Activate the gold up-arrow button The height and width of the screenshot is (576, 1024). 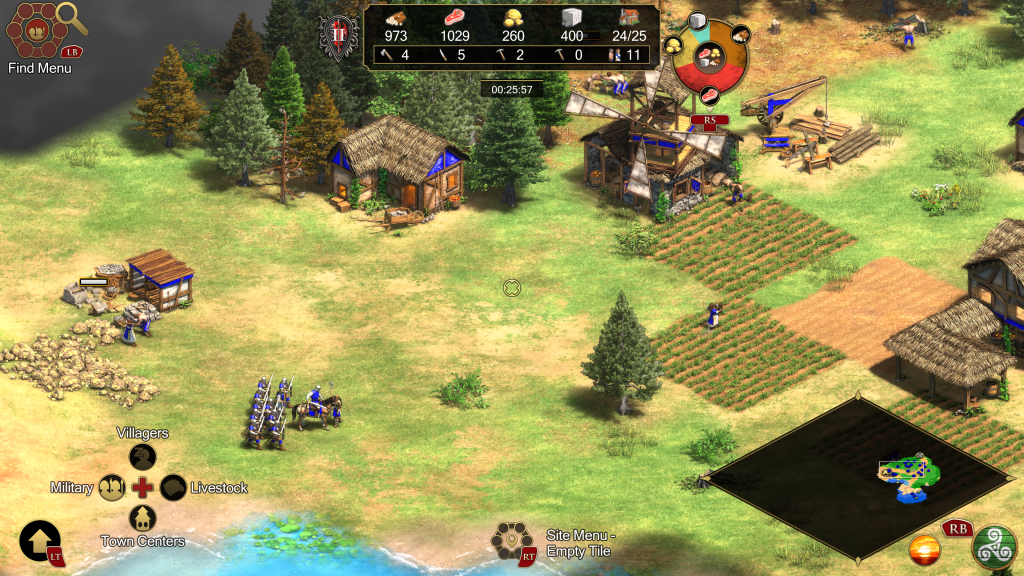(40, 541)
